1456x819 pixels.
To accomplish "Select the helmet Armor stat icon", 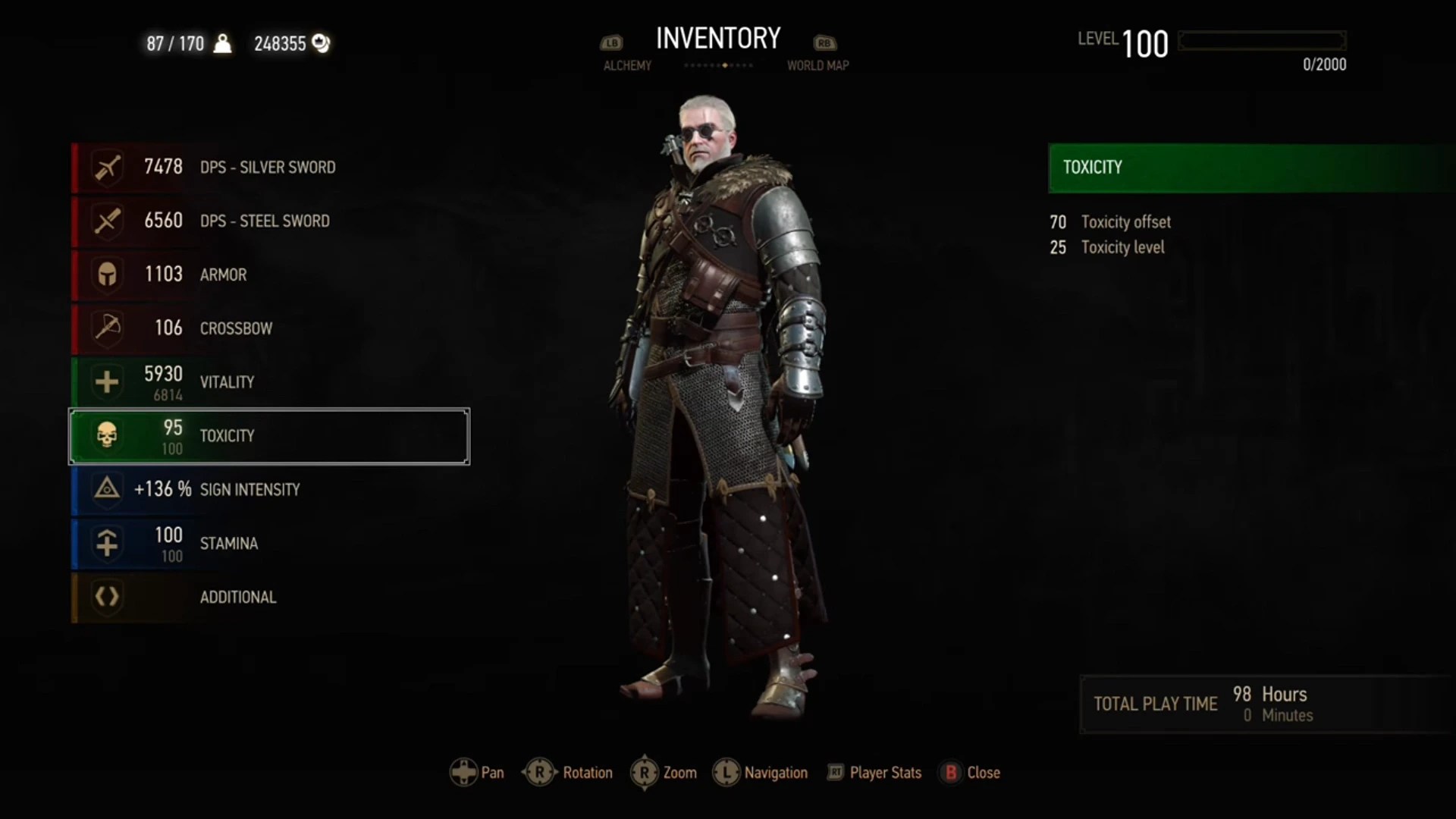I will coord(107,275).
